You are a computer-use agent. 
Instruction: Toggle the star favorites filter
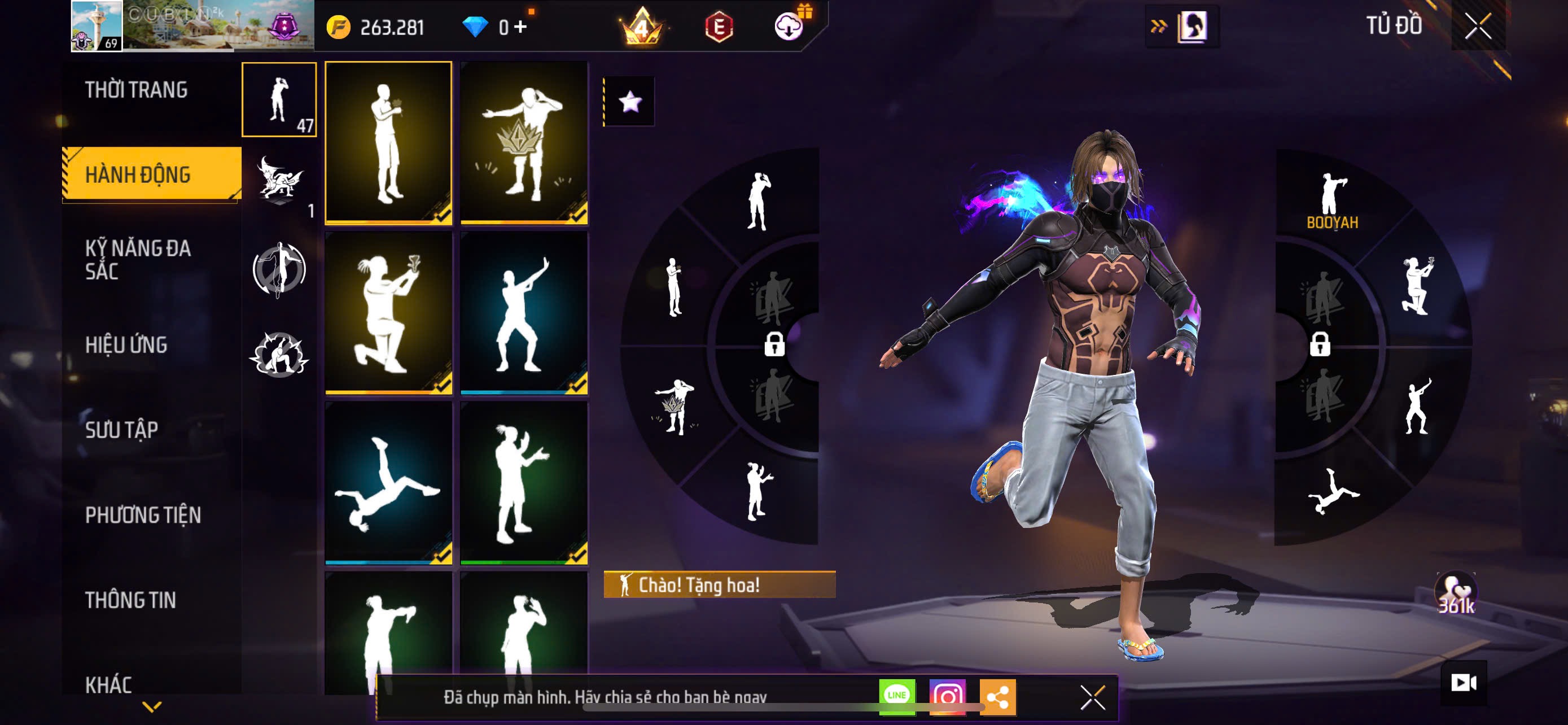click(x=629, y=102)
